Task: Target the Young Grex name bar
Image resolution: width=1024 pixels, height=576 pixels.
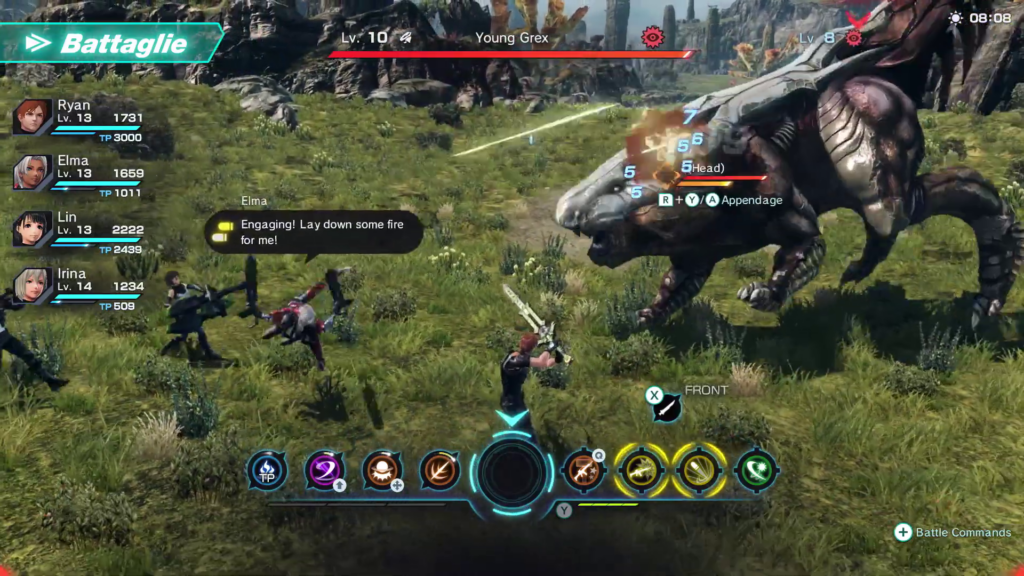Action: point(512,39)
